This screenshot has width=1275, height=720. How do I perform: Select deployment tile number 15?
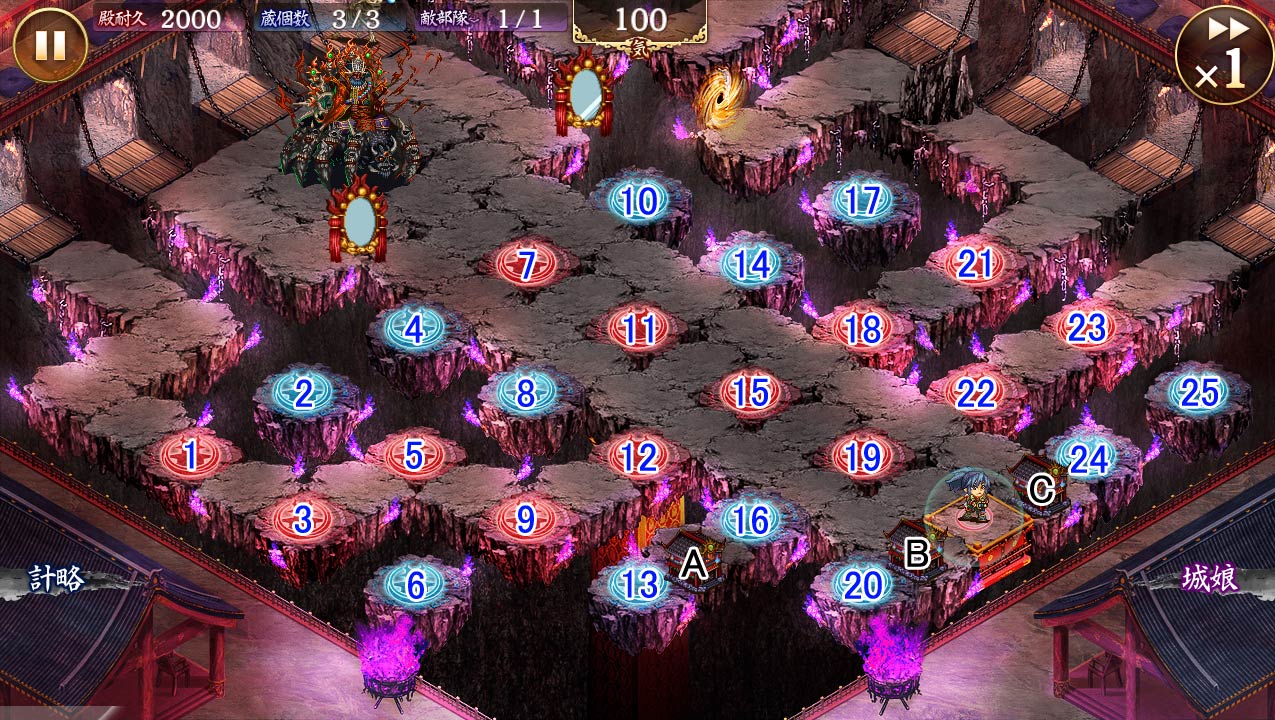pos(750,393)
